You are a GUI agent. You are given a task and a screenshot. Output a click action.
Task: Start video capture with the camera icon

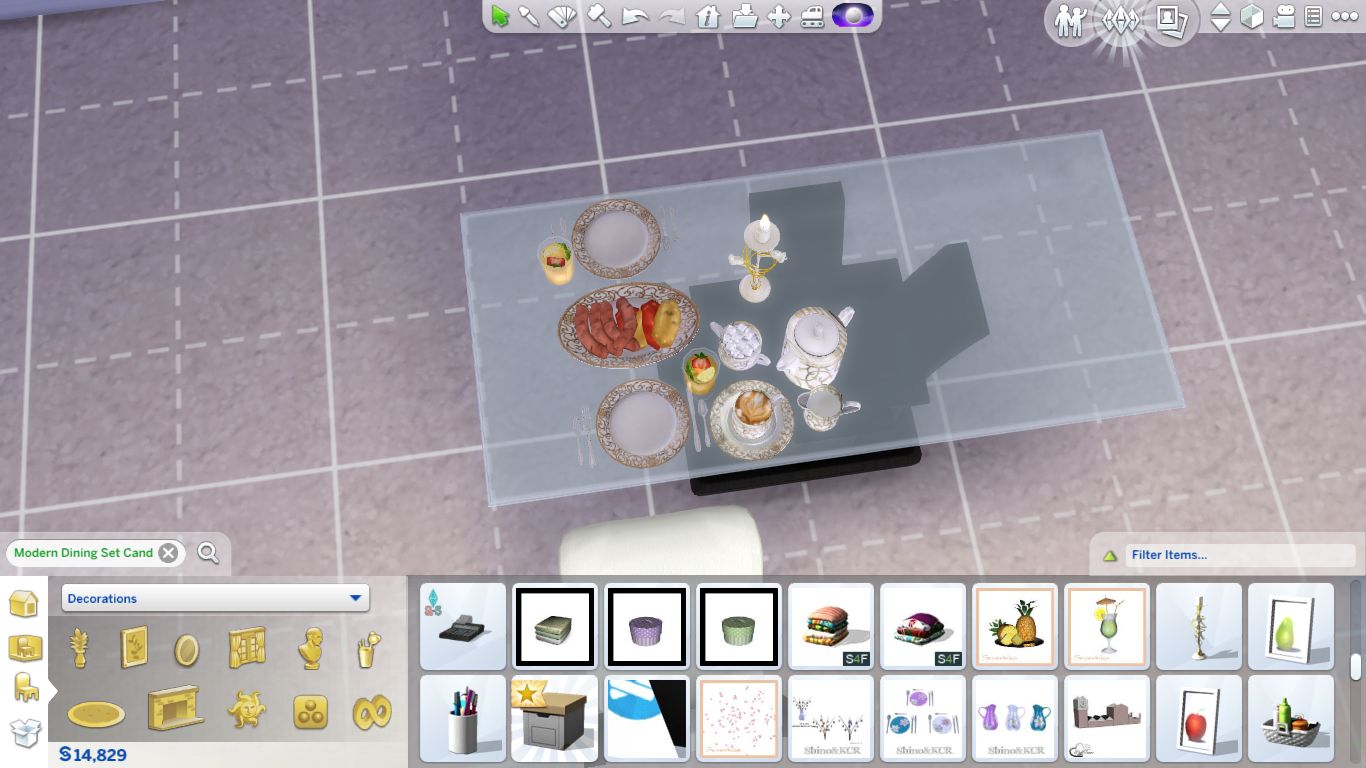click(1283, 18)
